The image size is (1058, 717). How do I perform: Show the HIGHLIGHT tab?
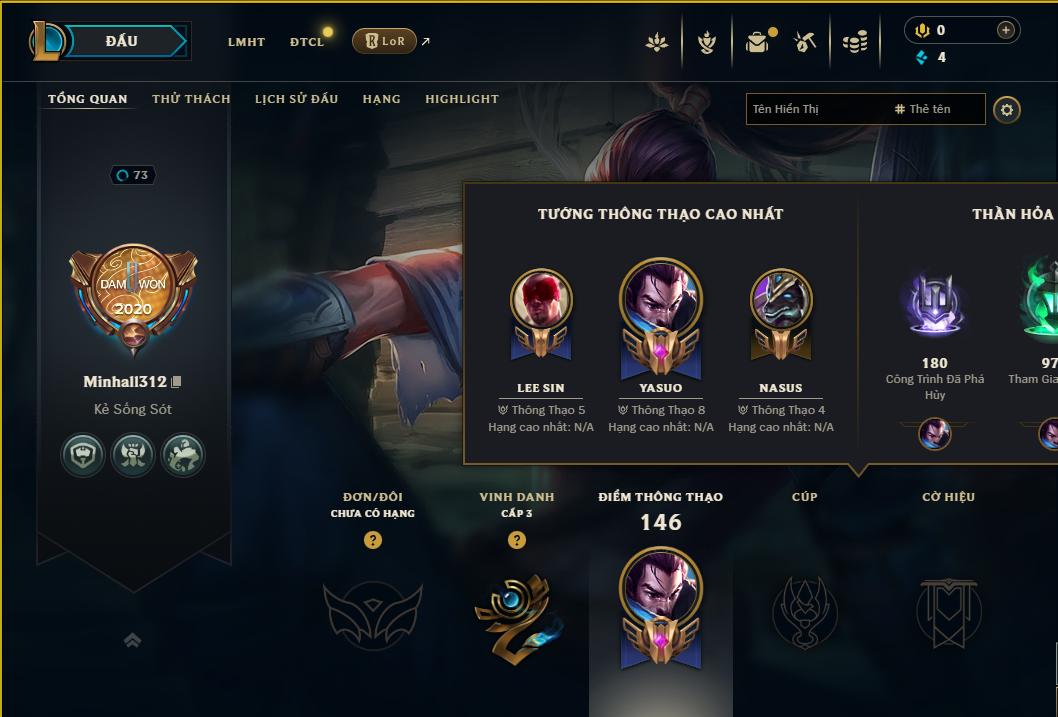pos(462,99)
